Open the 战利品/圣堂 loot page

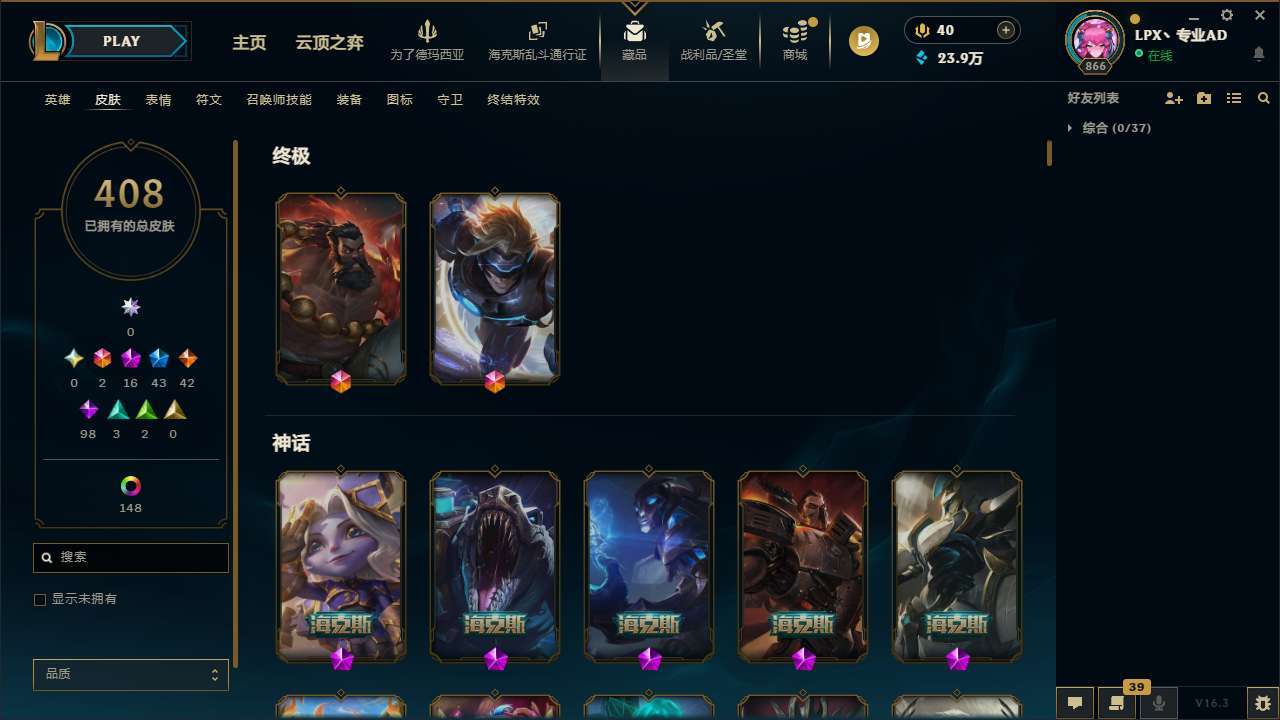(x=713, y=41)
